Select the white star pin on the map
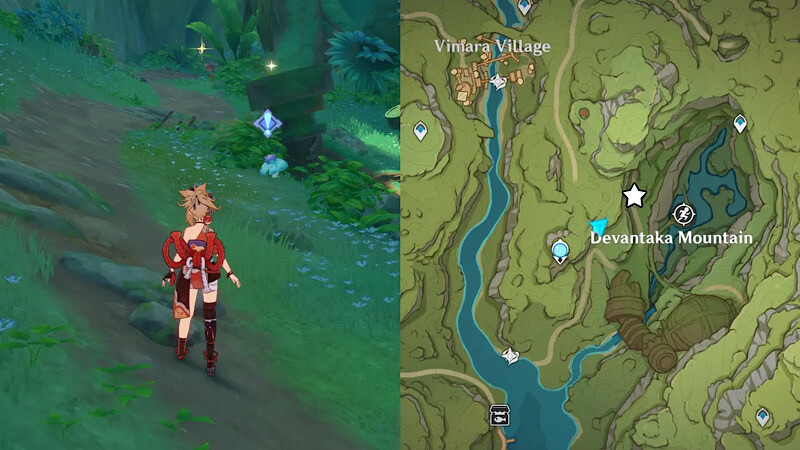Screen dimensions: 800x450 633,195
